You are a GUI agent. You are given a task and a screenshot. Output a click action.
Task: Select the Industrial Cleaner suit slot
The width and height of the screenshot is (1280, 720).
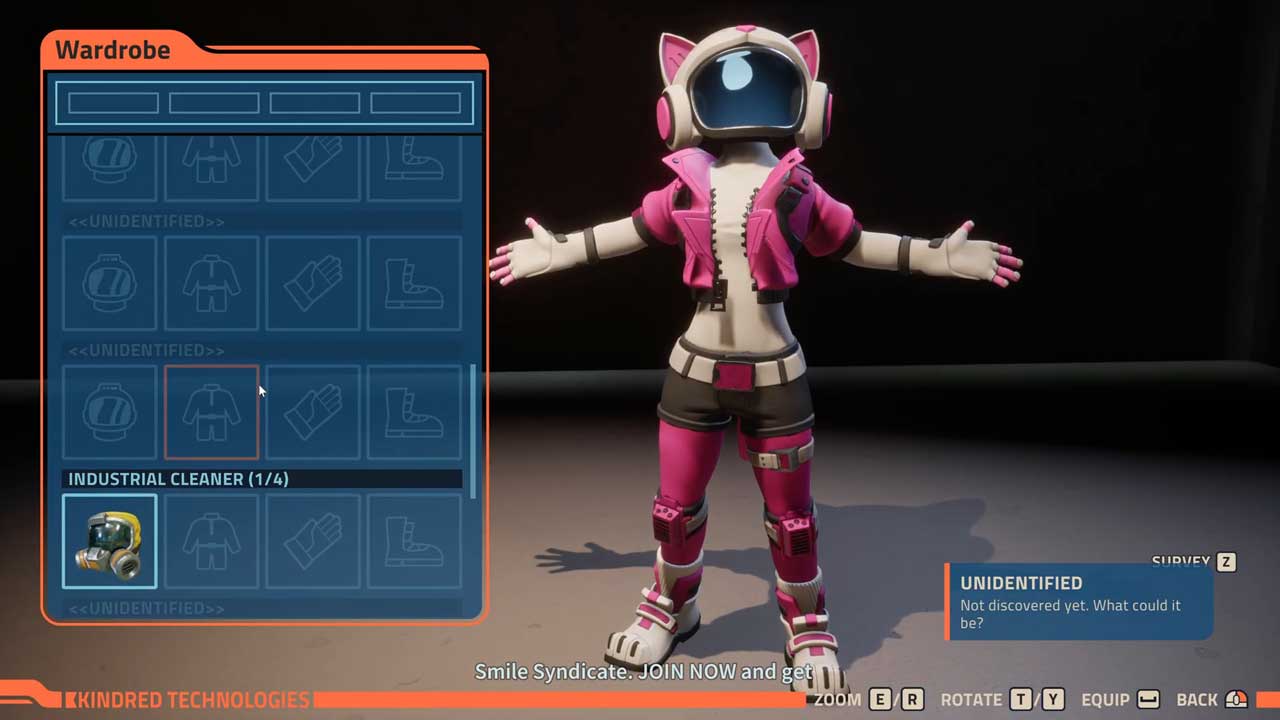(x=211, y=541)
